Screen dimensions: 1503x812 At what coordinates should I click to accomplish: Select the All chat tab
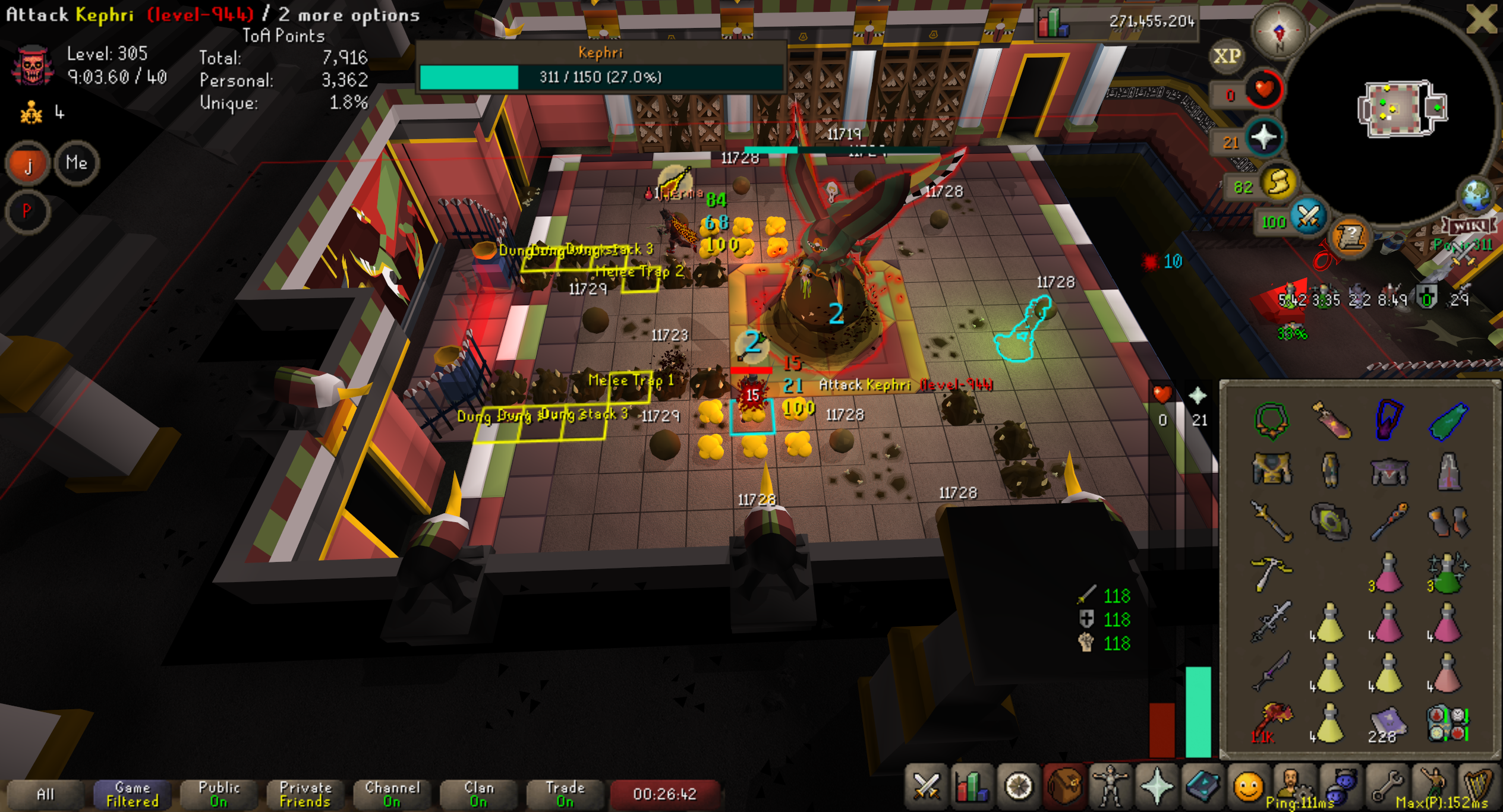[45, 794]
